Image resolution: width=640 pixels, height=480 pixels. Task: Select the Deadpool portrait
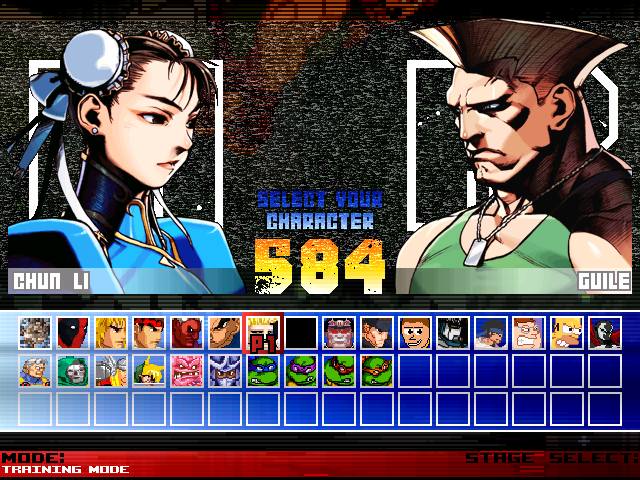73,332
